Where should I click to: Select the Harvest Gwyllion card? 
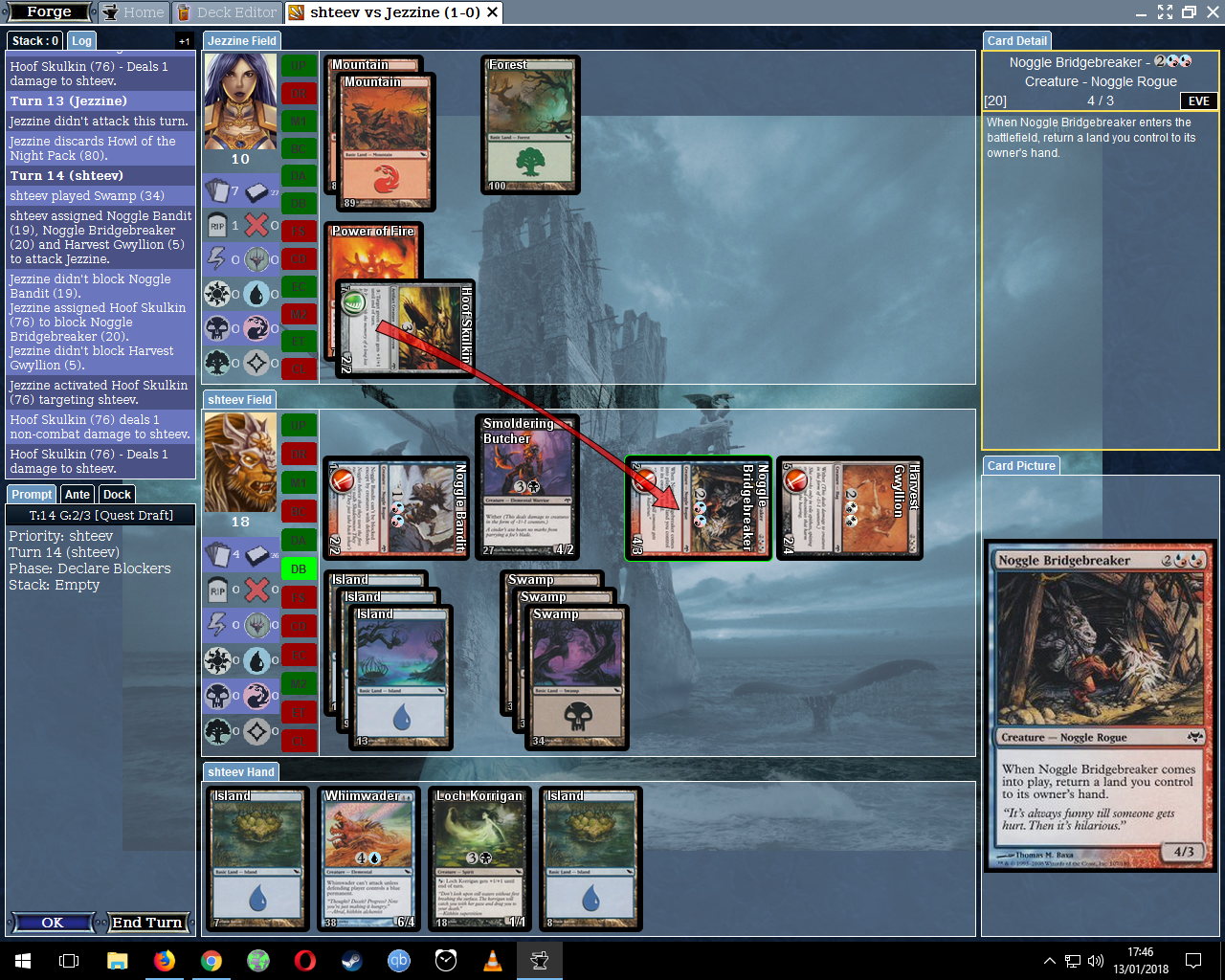(x=850, y=508)
